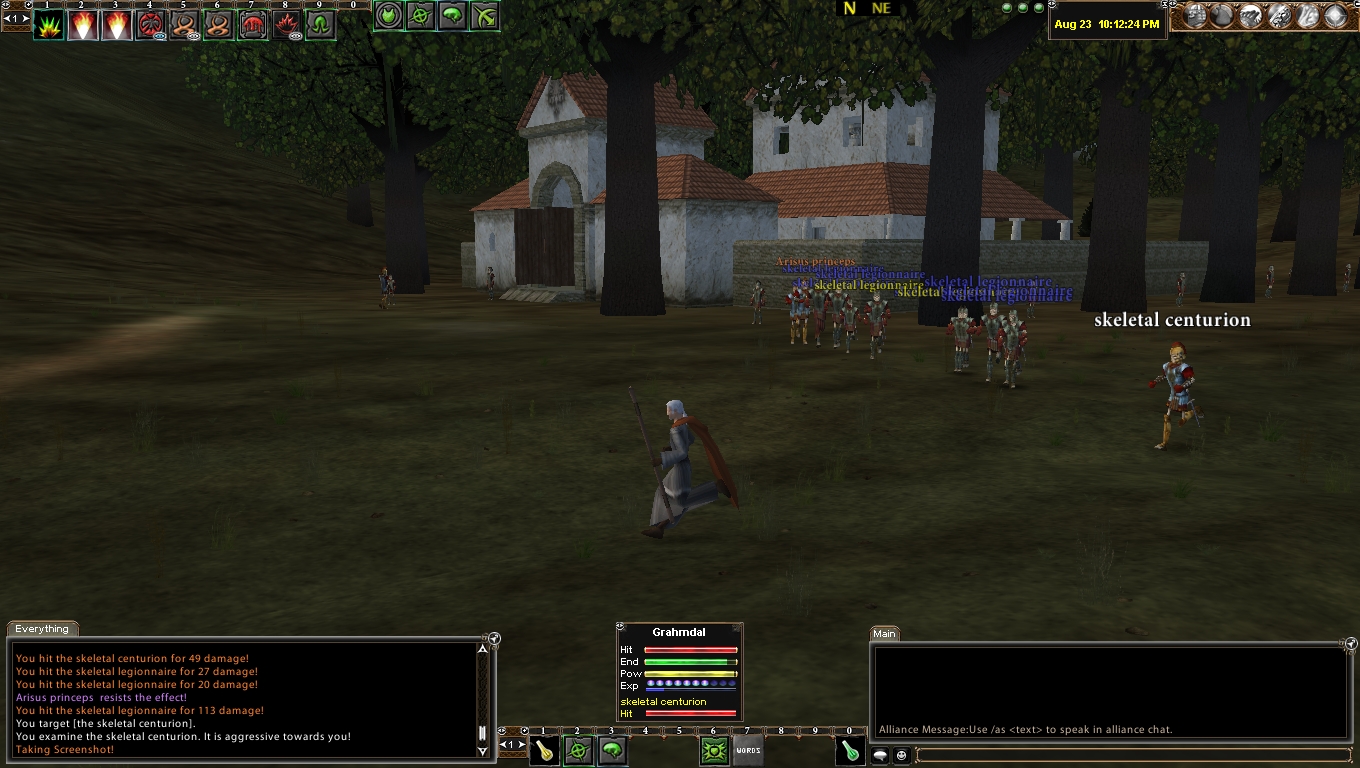Image resolution: width=1360 pixels, height=768 pixels.
Task: Click the green brain icon in top toolbar
Action: coord(452,16)
